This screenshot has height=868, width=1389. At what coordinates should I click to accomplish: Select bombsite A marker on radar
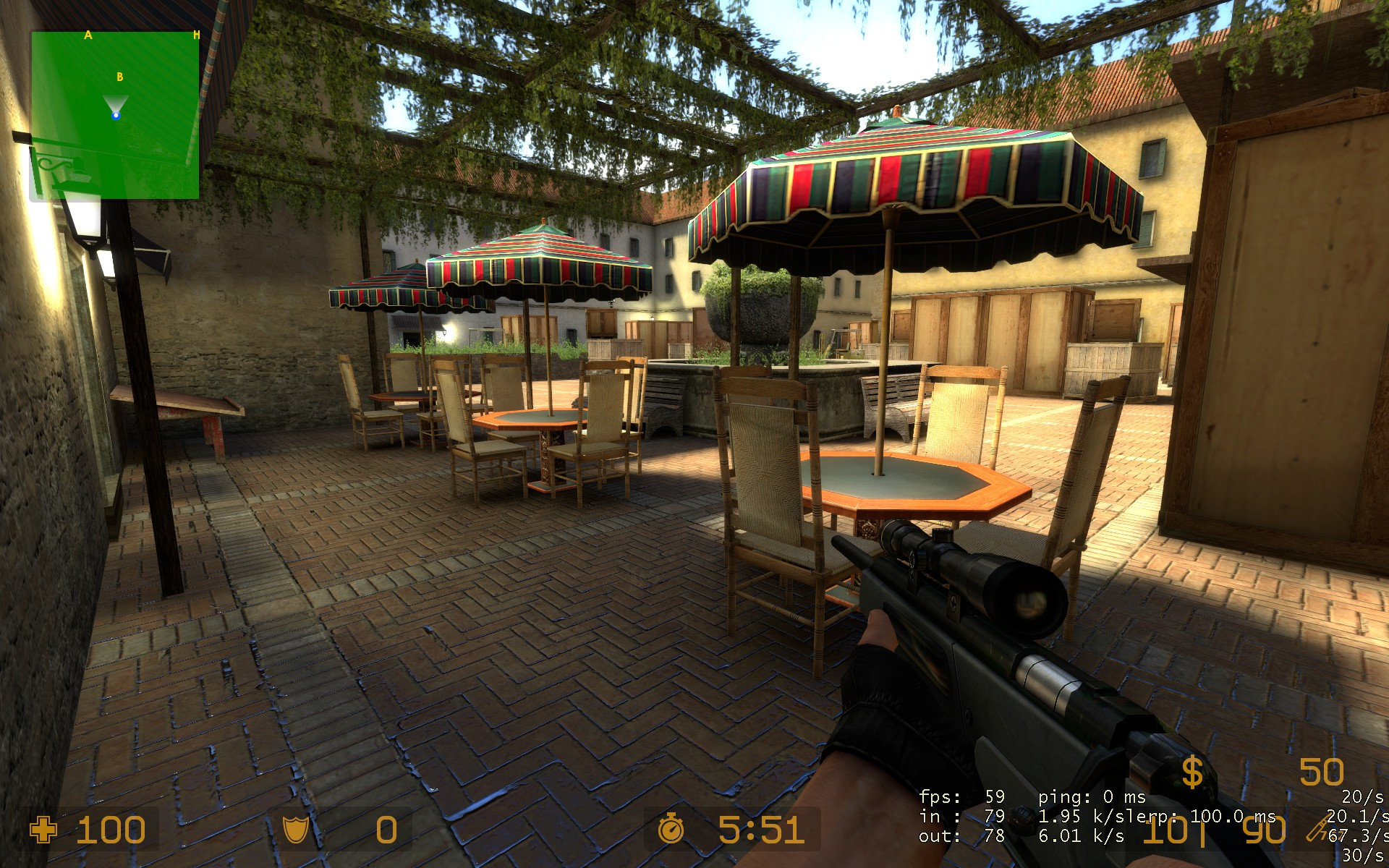tap(88, 35)
